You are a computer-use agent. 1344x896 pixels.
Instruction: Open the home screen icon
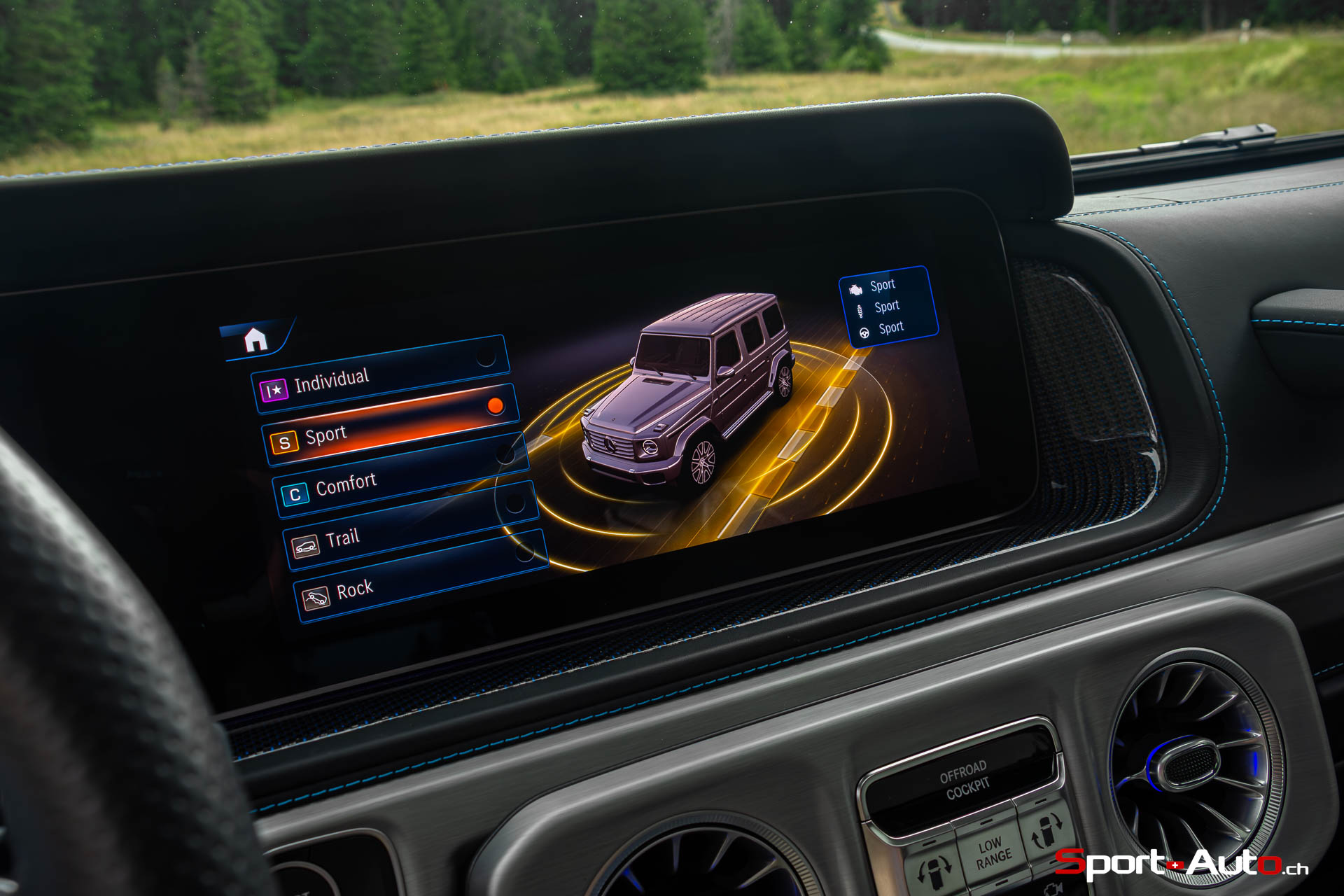coord(255,340)
